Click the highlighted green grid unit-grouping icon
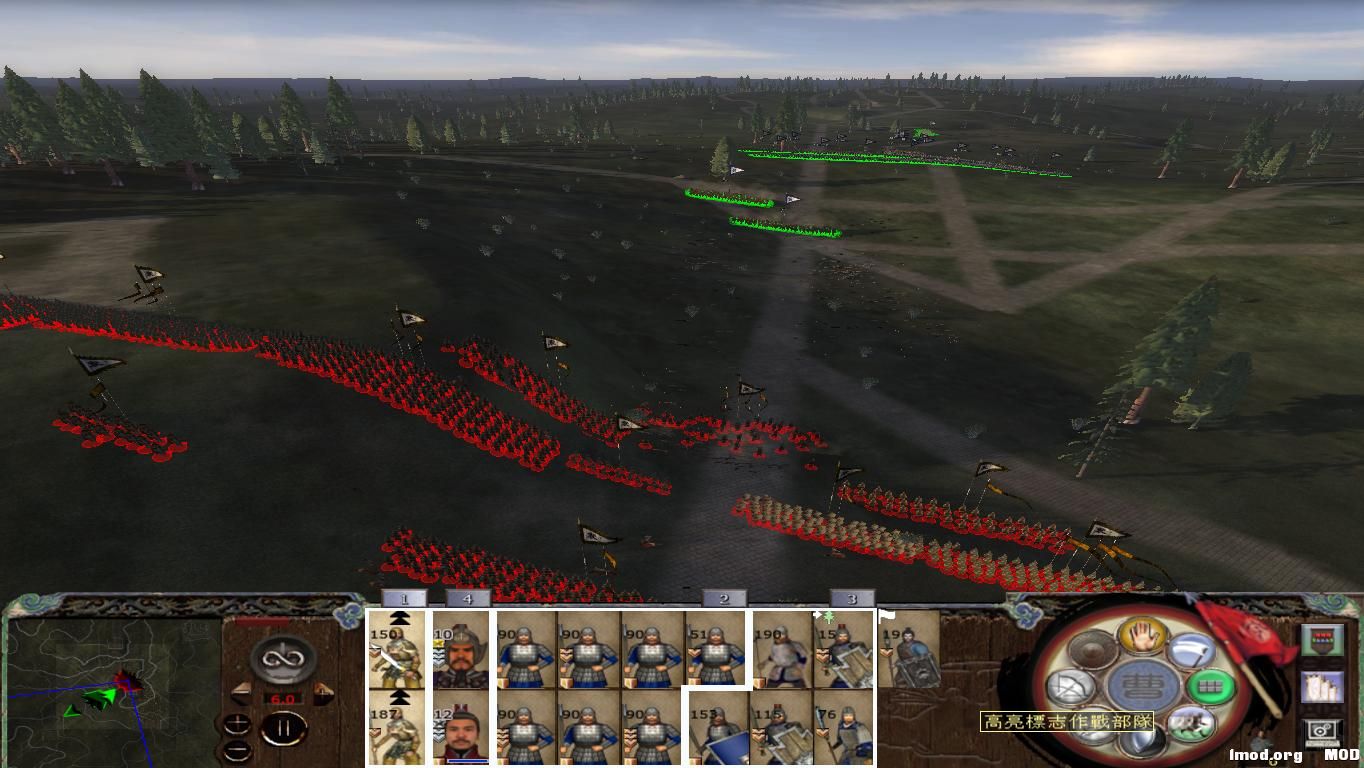Viewport: 1364px width, 768px height. coord(1208,688)
